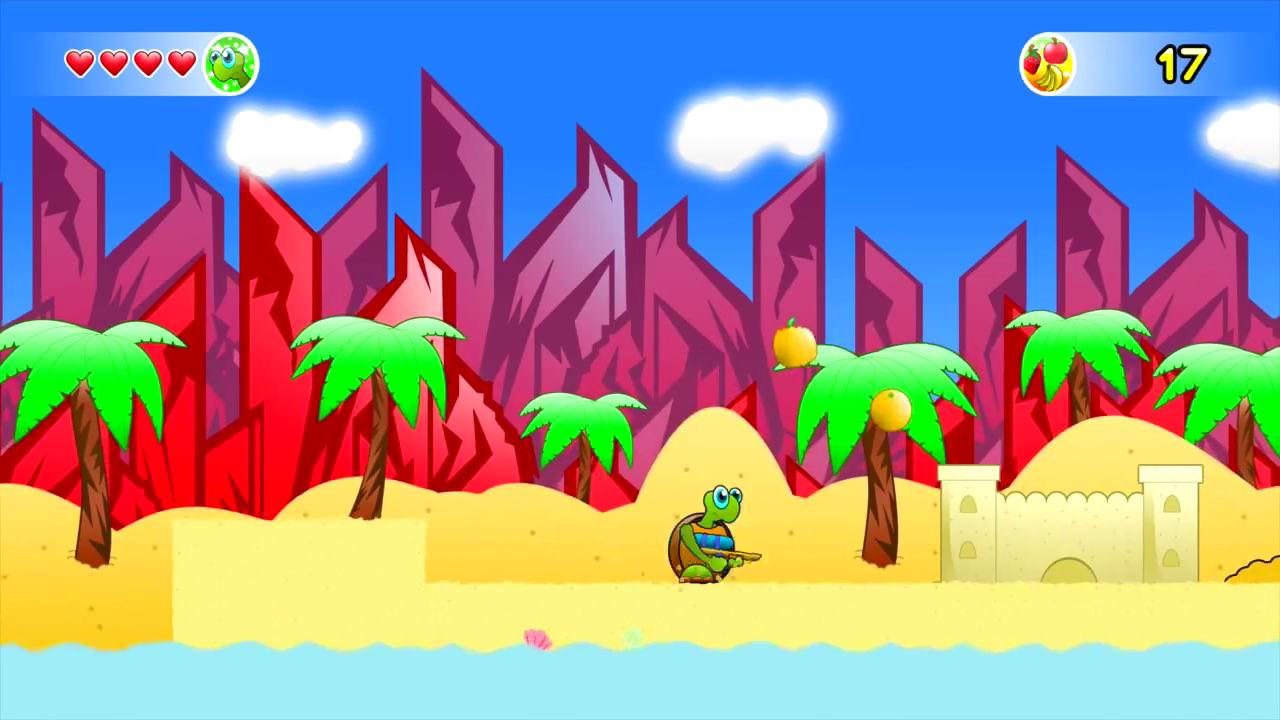The height and width of the screenshot is (720, 1280).
Task: Click the apple on the fruit badge
Action: (x=1052, y=52)
